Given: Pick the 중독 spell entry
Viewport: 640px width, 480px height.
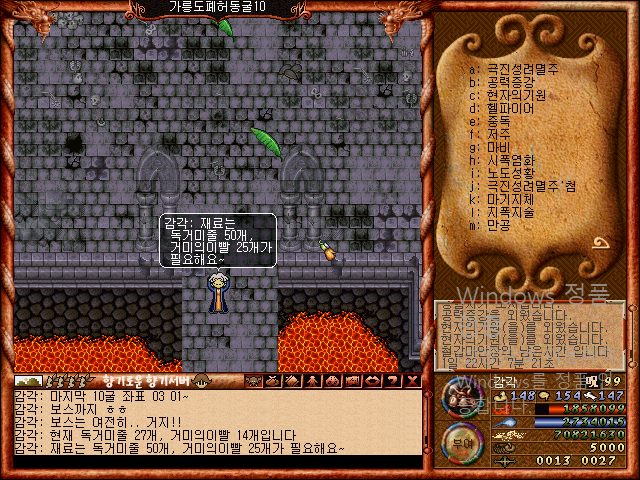Looking at the screenshot, I should 502,121.
